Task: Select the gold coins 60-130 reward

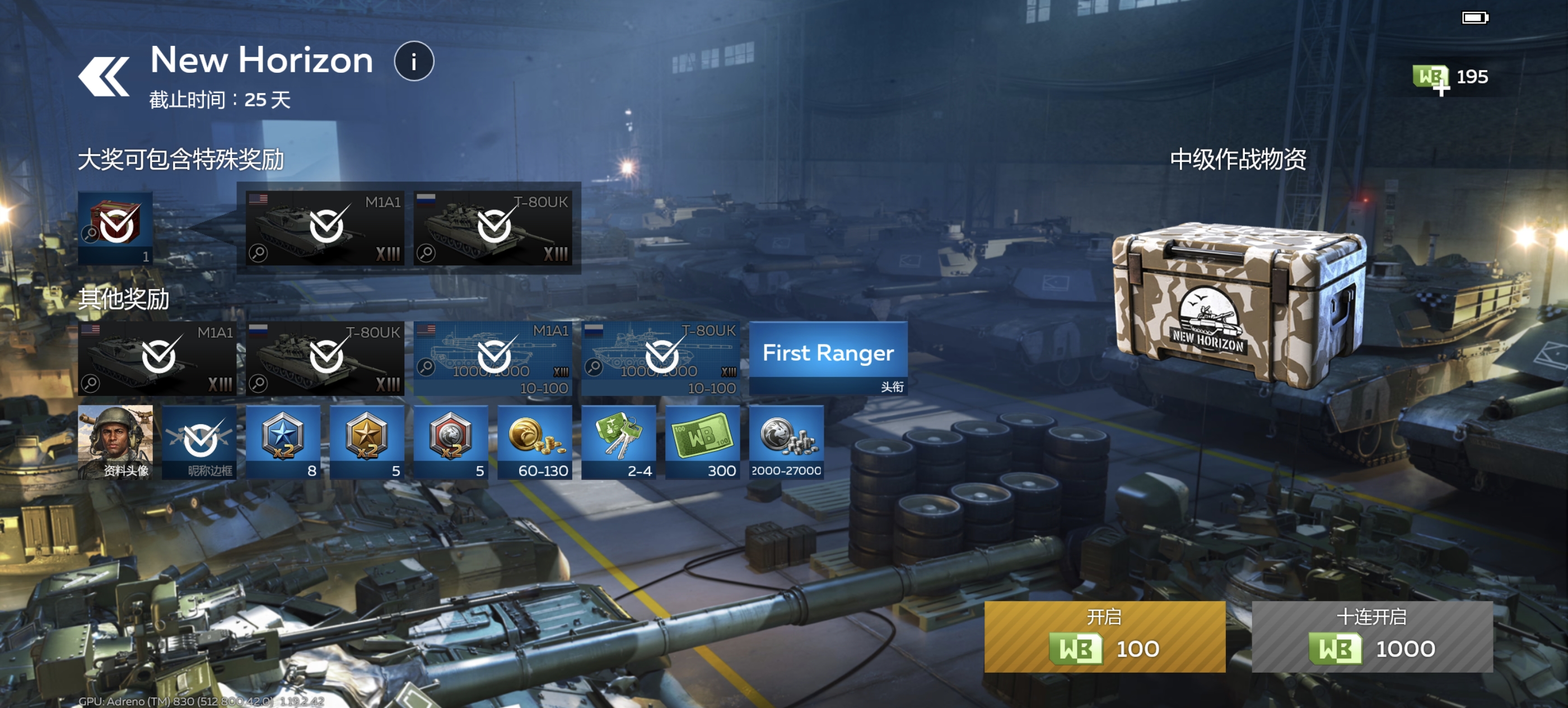Action: (x=534, y=442)
